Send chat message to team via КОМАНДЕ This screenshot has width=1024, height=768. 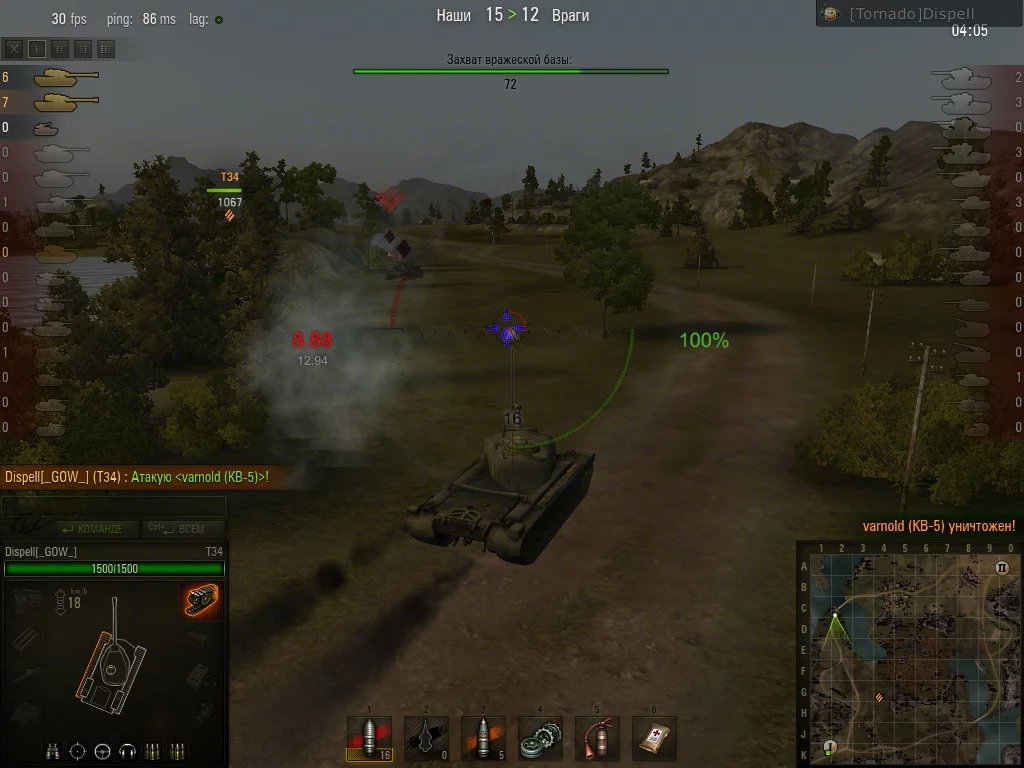click(92, 529)
